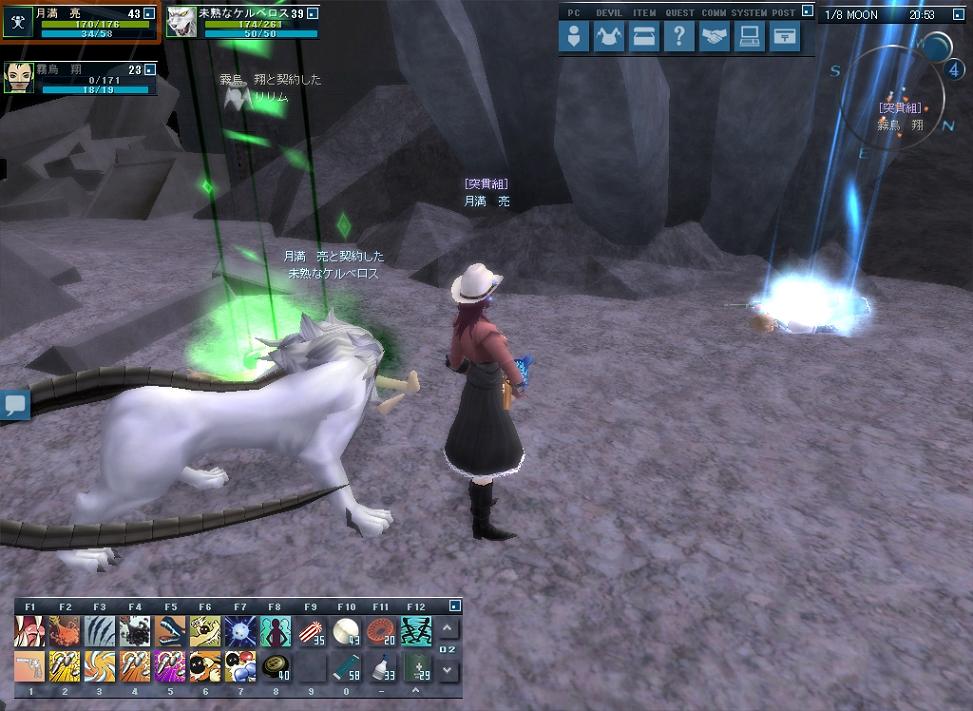Open the COMM handshake menu
Screen dimensions: 973x711
pyautogui.click(x=714, y=37)
